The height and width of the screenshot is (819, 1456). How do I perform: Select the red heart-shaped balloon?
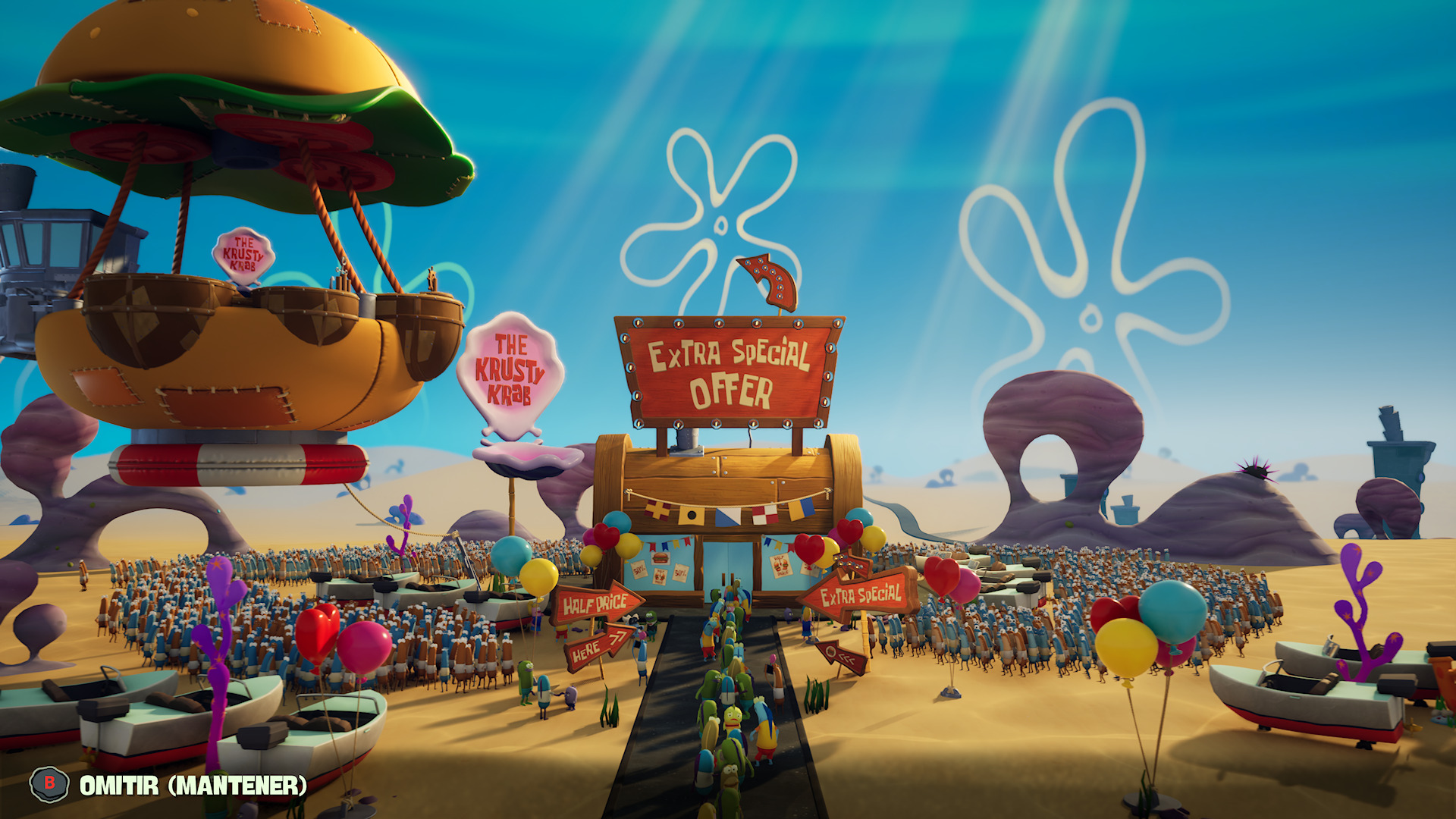[x=810, y=549]
